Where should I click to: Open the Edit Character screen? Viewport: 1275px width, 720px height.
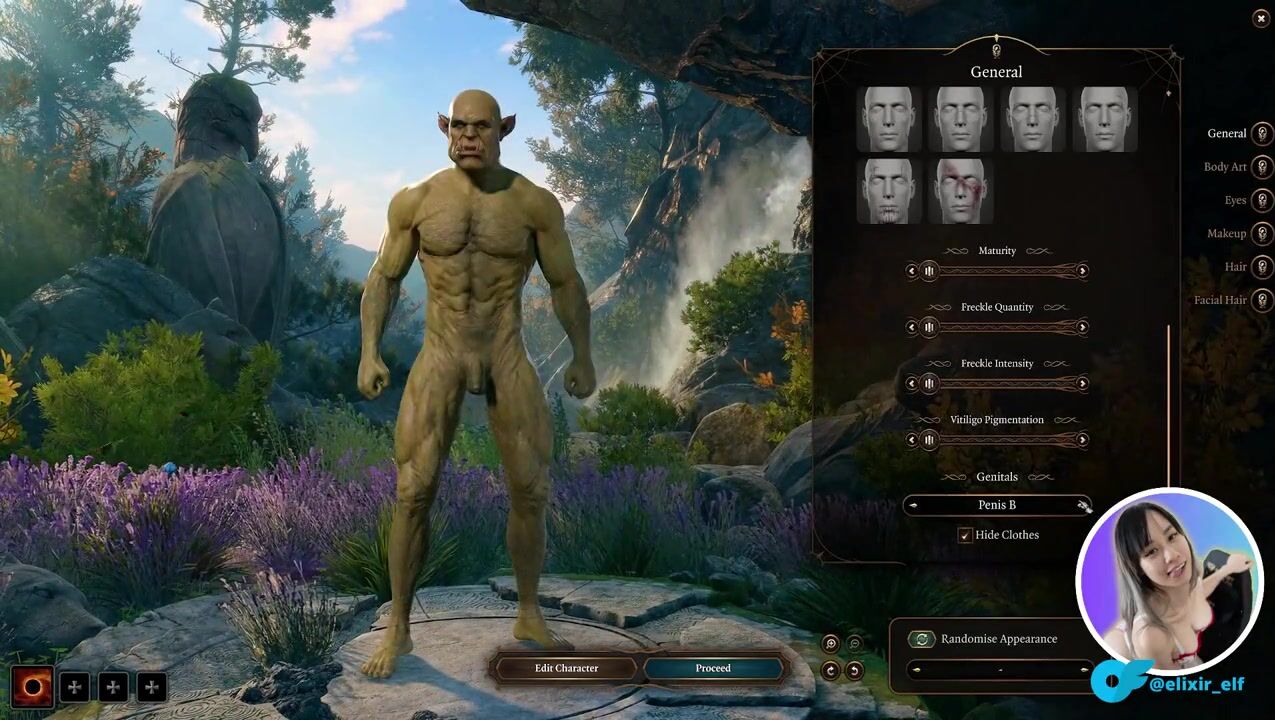tap(564, 668)
